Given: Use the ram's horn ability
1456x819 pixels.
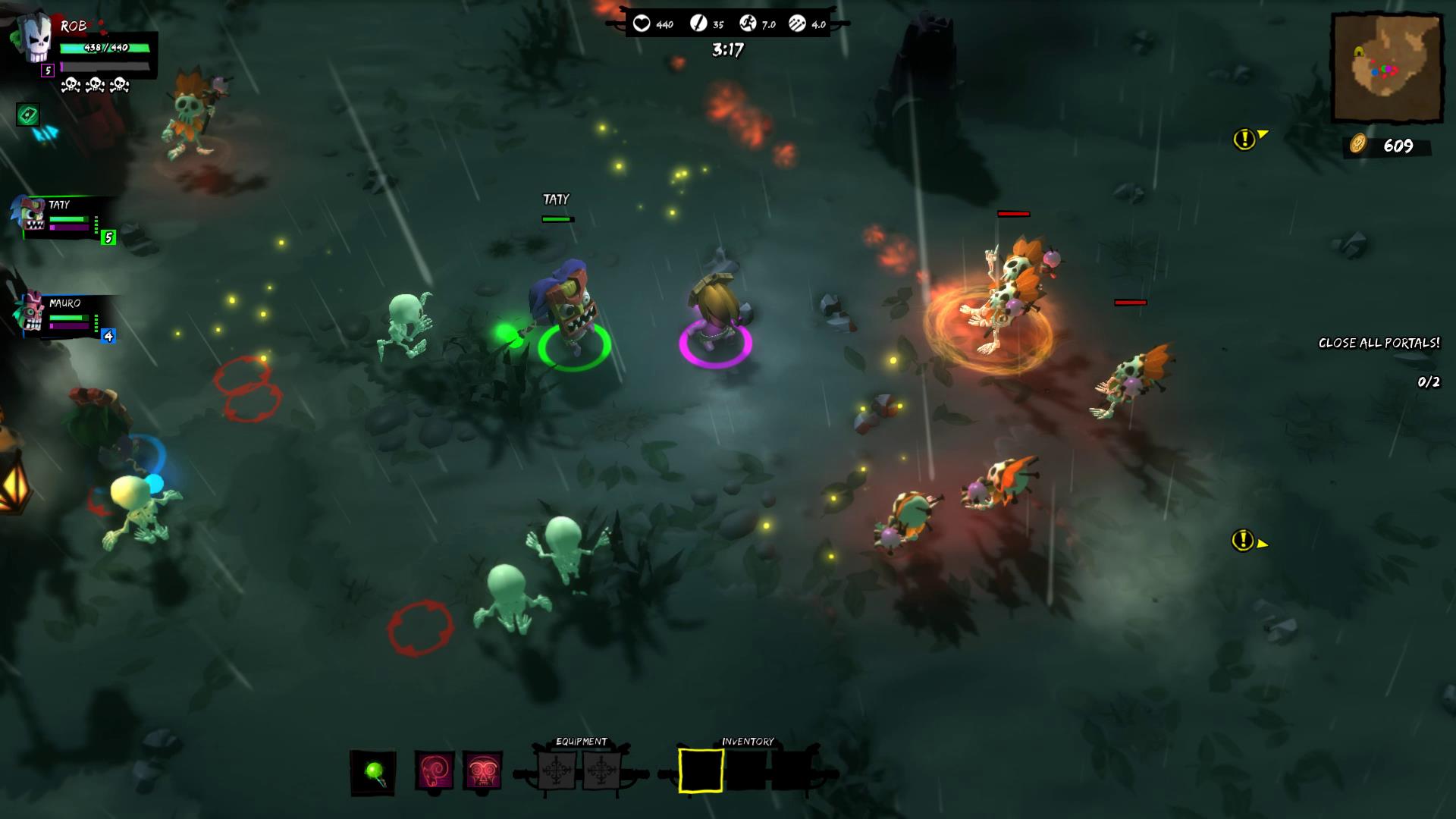Looking at the screenshot, I should 435,771.
